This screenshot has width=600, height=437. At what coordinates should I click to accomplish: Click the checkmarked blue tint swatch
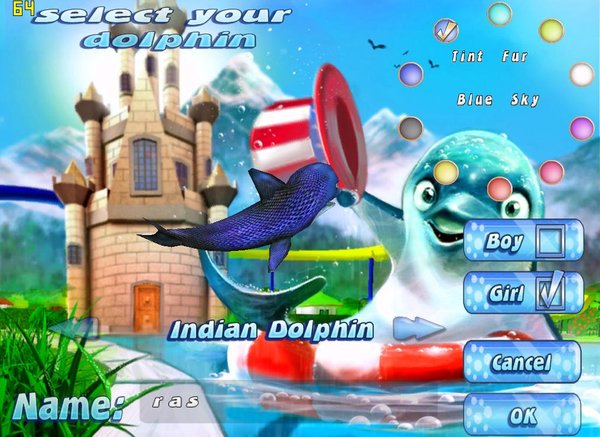(446, 30)
